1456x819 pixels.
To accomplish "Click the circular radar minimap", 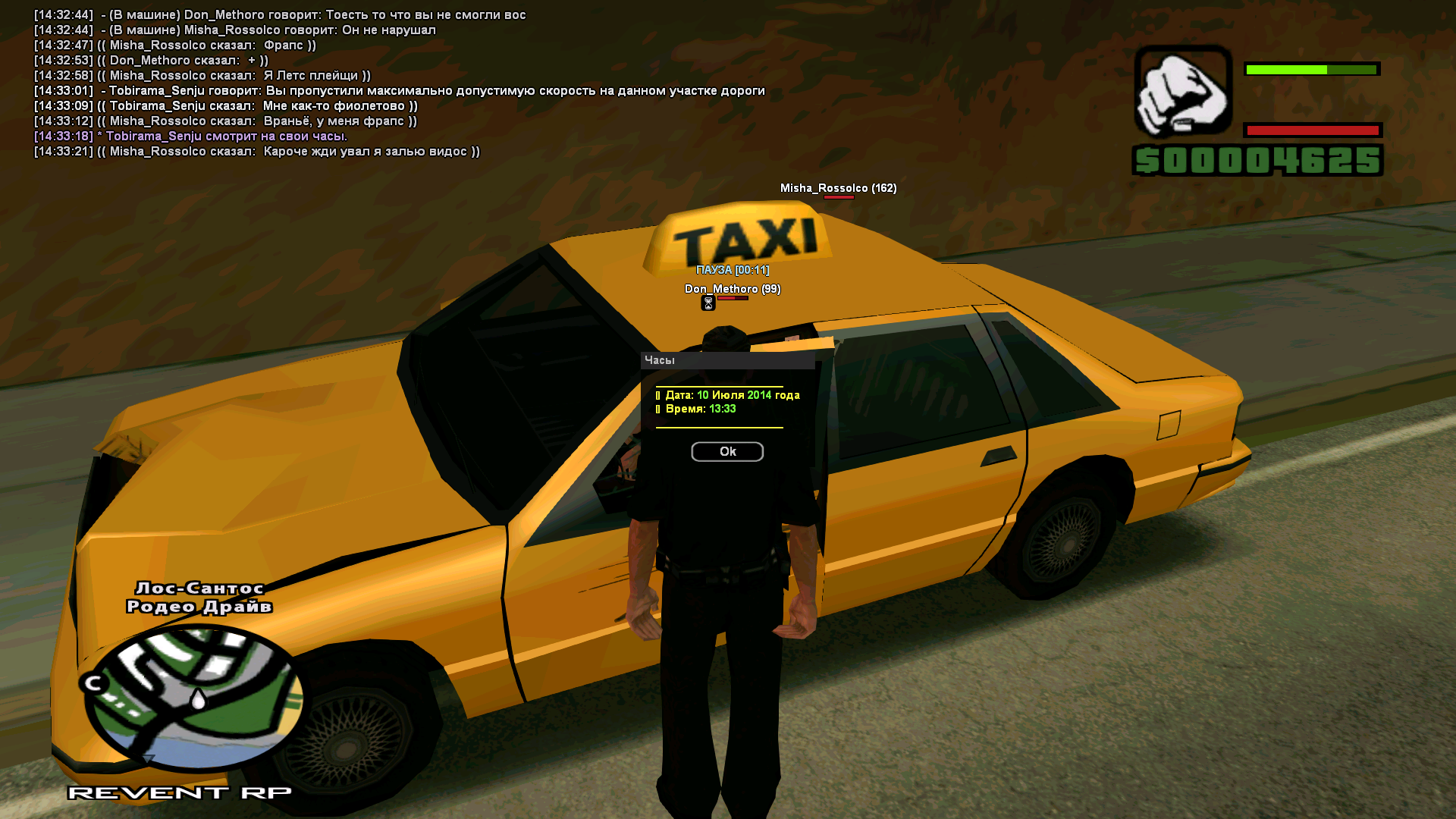I will point(194,698).
